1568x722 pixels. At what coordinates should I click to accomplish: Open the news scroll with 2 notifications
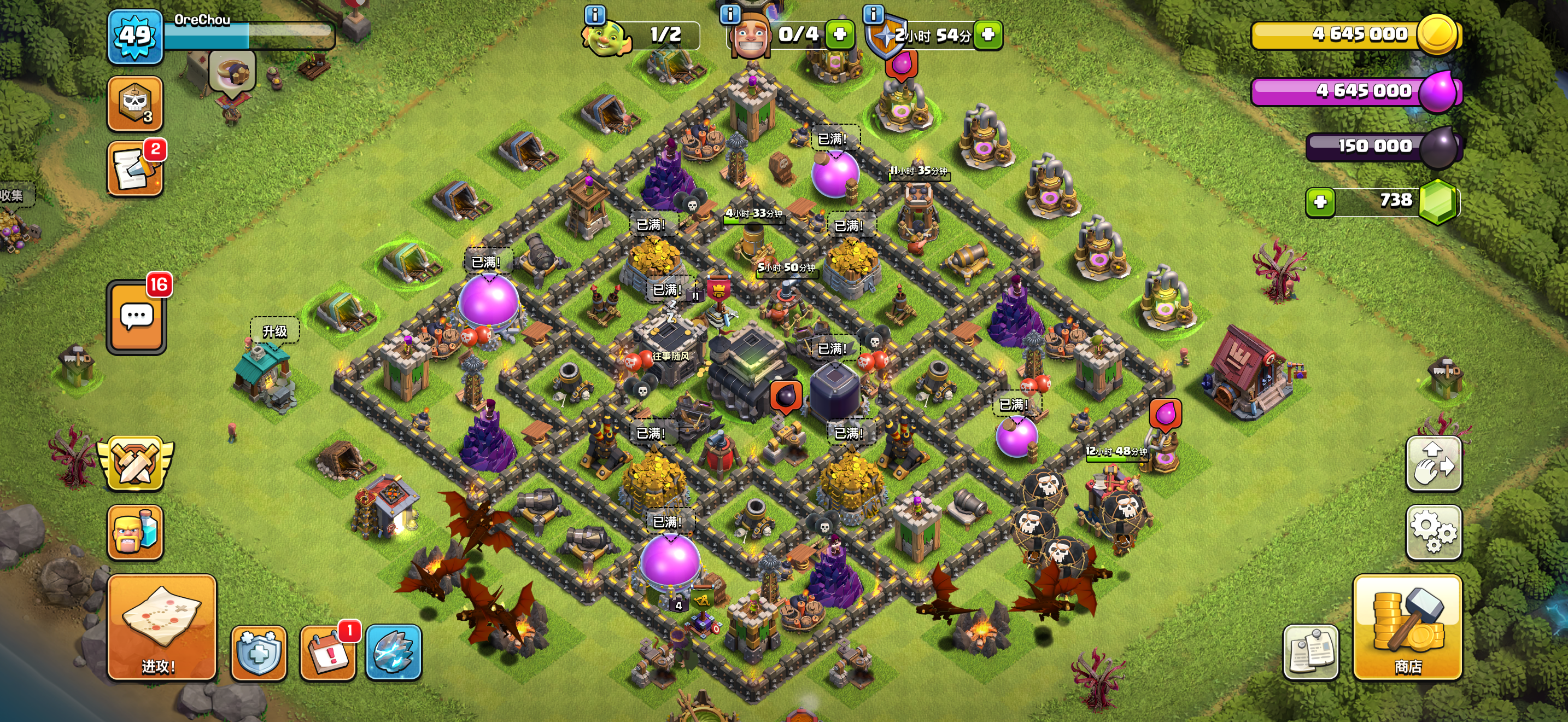coord(135,169)
